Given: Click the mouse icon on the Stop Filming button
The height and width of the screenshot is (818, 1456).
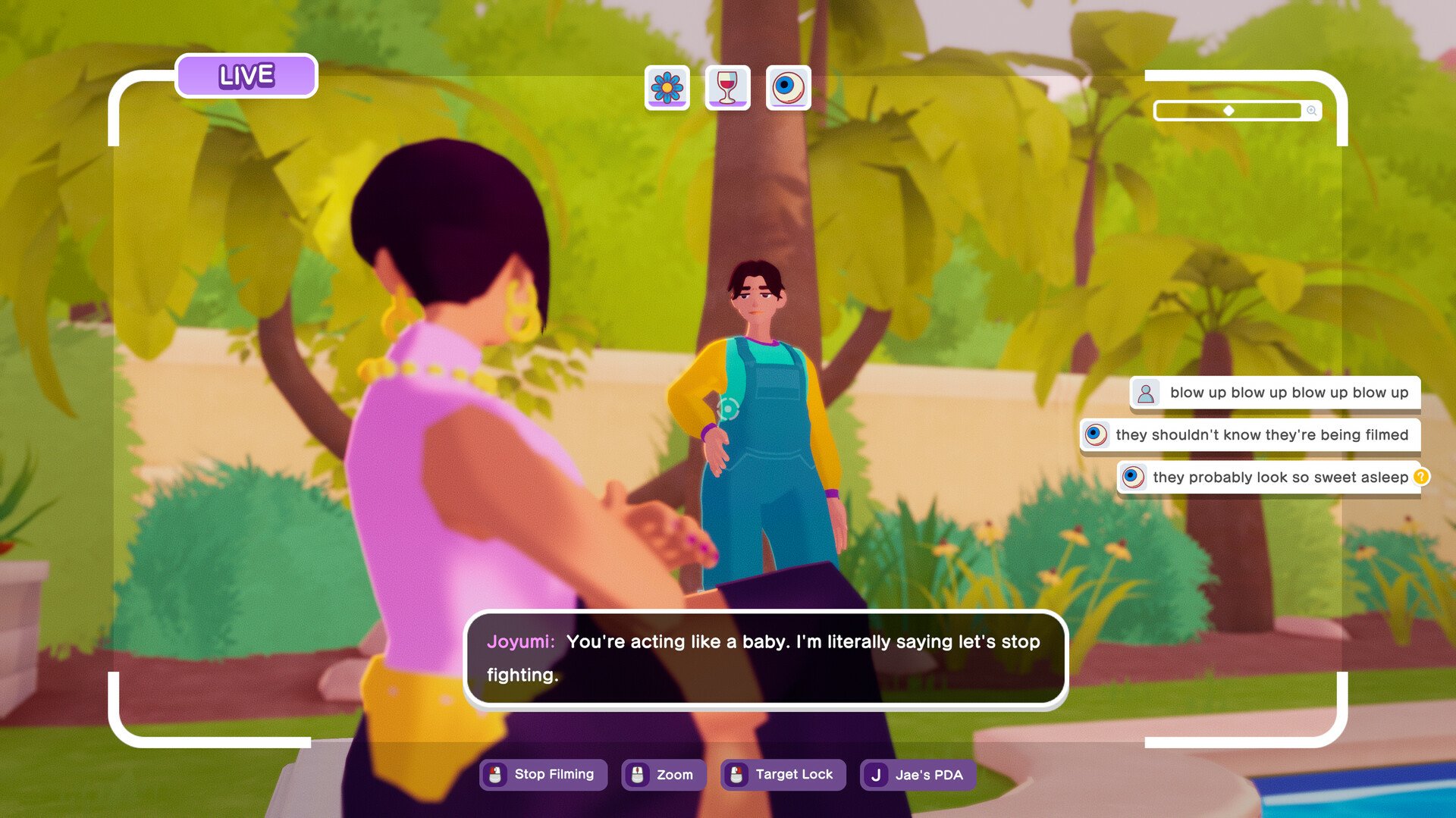Looking at the screenshot, I should click(495, 774).
